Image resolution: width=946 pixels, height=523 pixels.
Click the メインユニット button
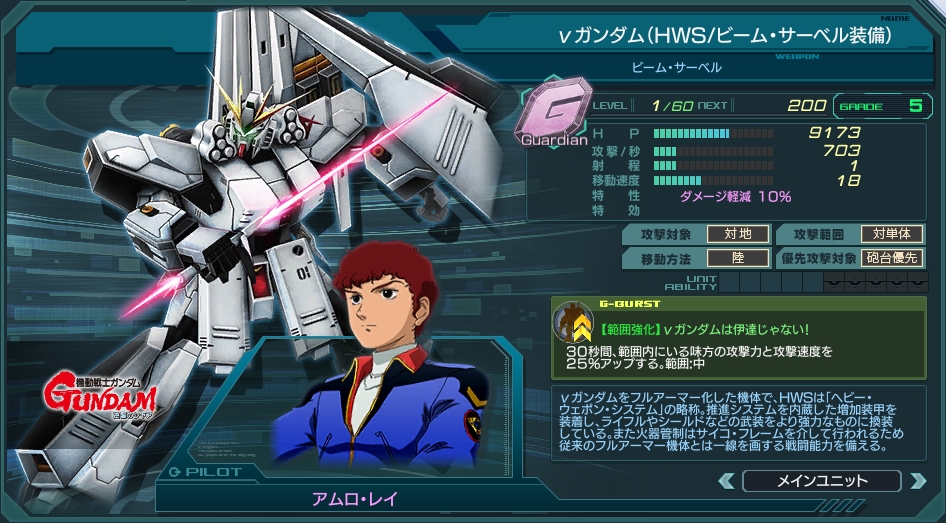click(x=822, y=481)
